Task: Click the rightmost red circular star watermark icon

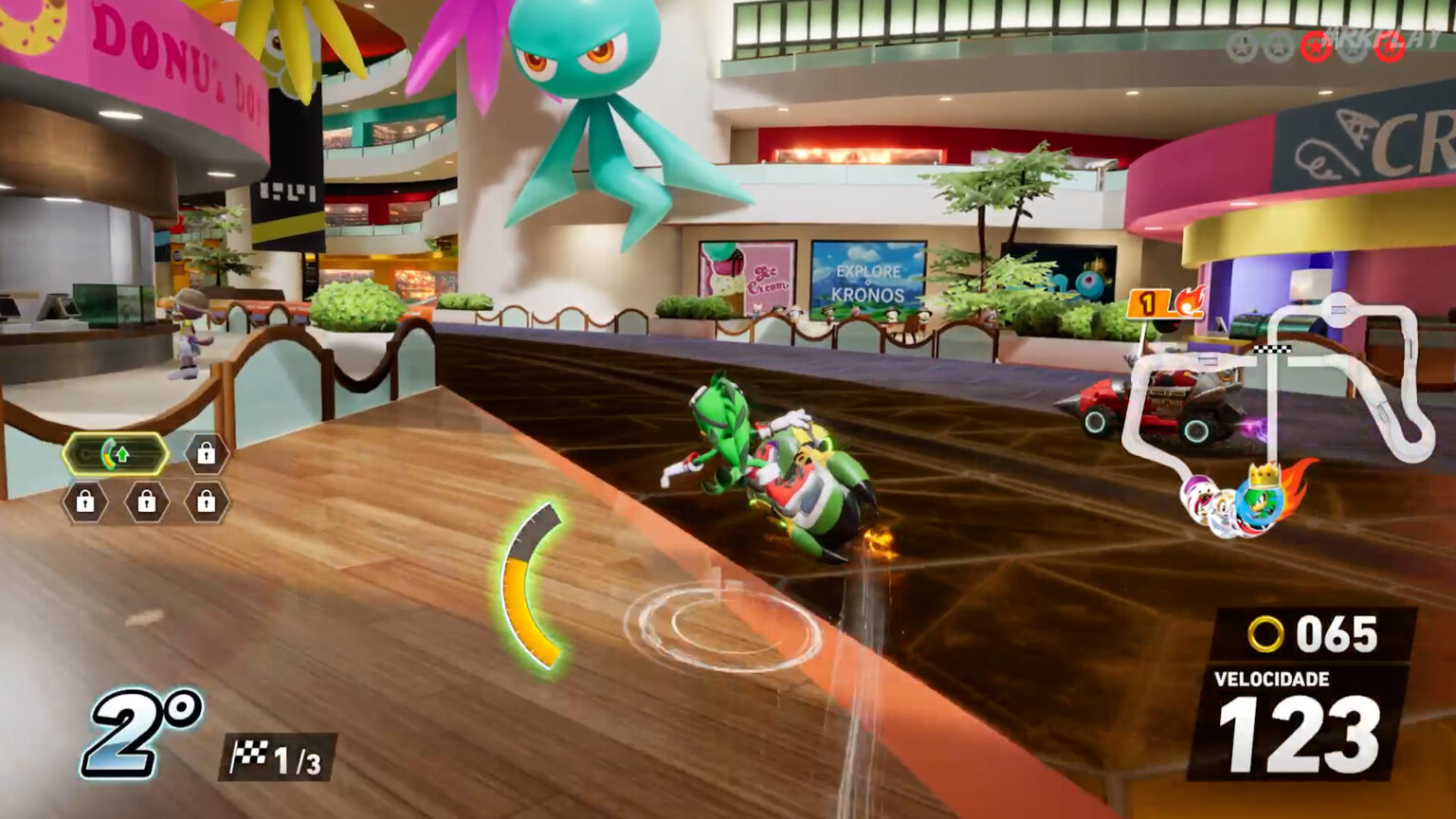Action: pyautogui.click(x=1388, y=46)
